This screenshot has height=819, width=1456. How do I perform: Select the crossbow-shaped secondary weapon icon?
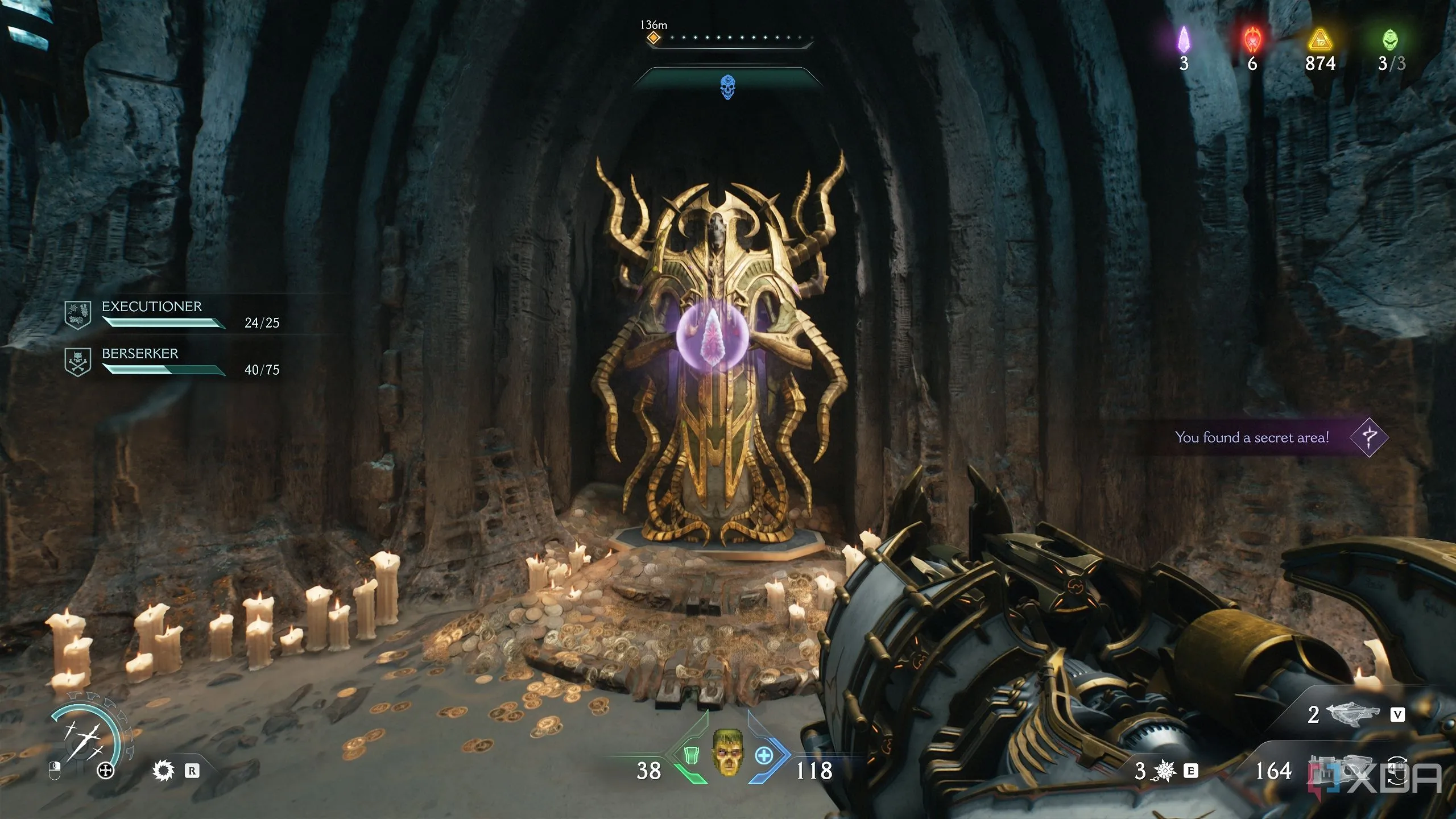click(1354, 713)
